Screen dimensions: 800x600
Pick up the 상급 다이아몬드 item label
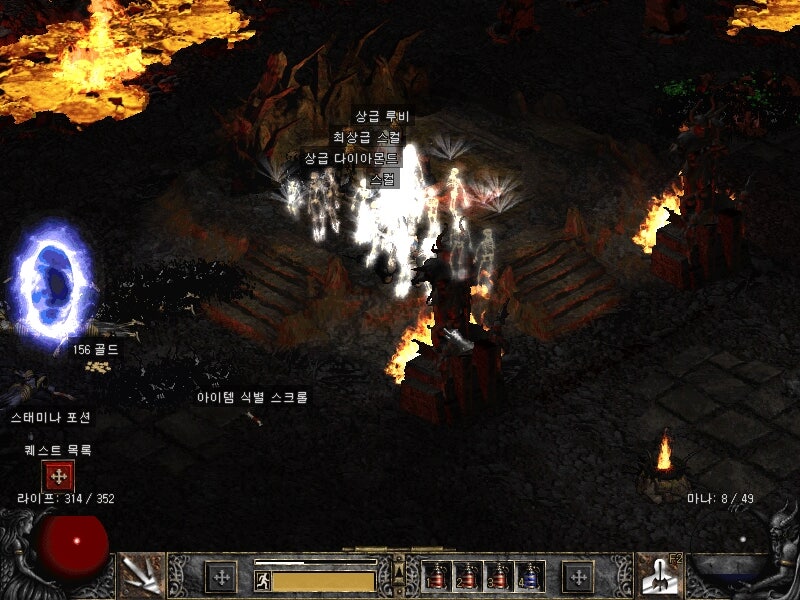point(351,158)
